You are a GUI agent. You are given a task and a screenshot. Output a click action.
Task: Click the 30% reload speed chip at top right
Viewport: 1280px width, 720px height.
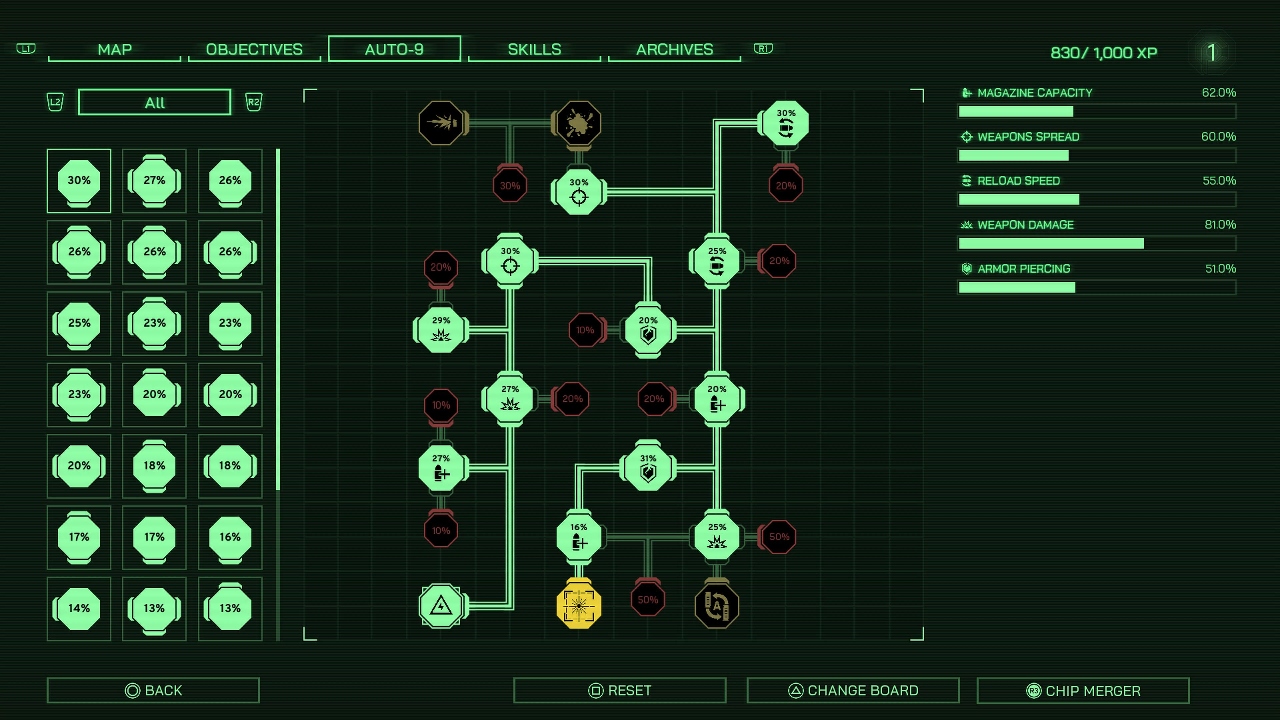coord(786,124)
